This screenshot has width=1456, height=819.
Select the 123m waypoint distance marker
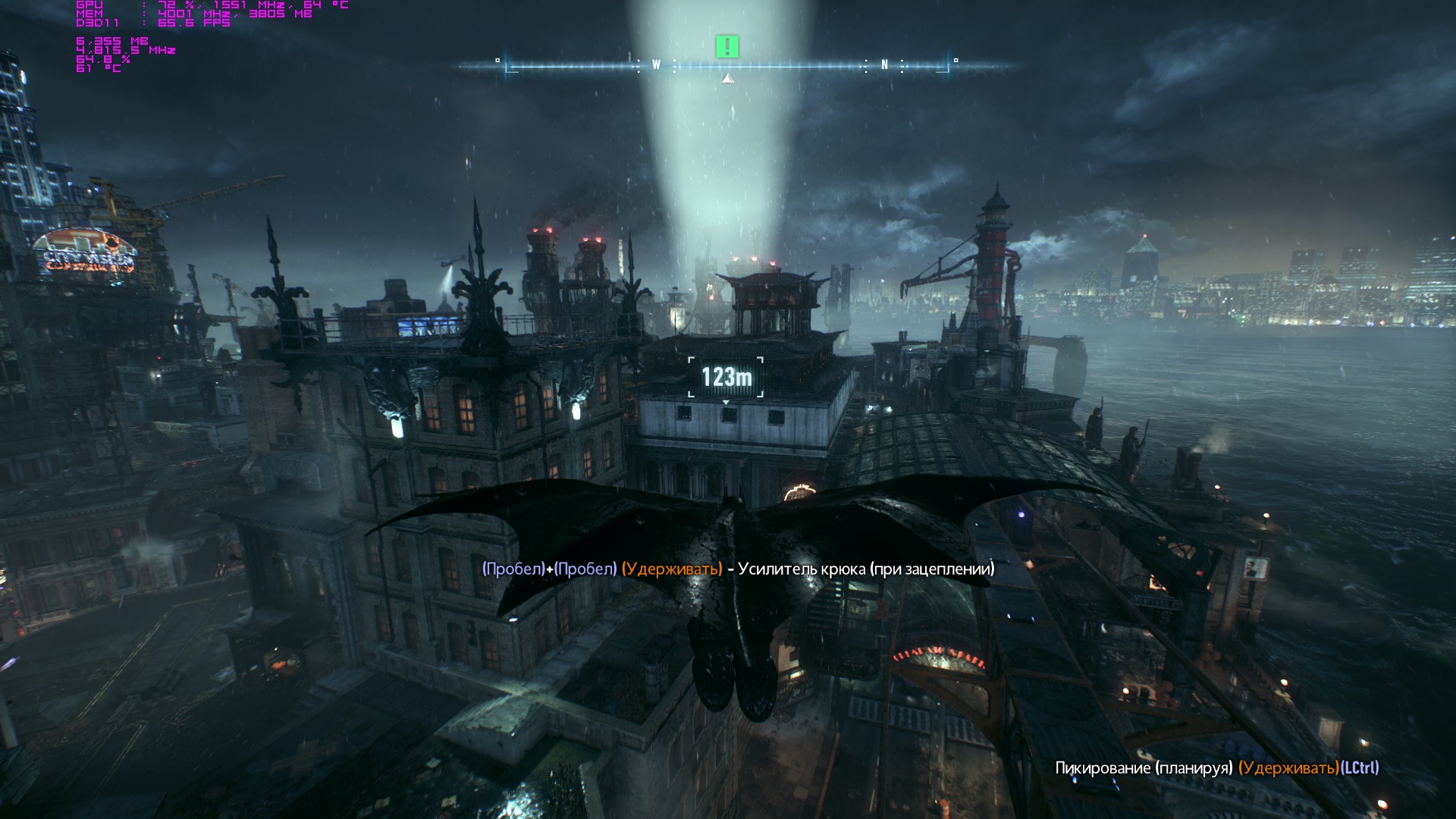tap(726, 377)
